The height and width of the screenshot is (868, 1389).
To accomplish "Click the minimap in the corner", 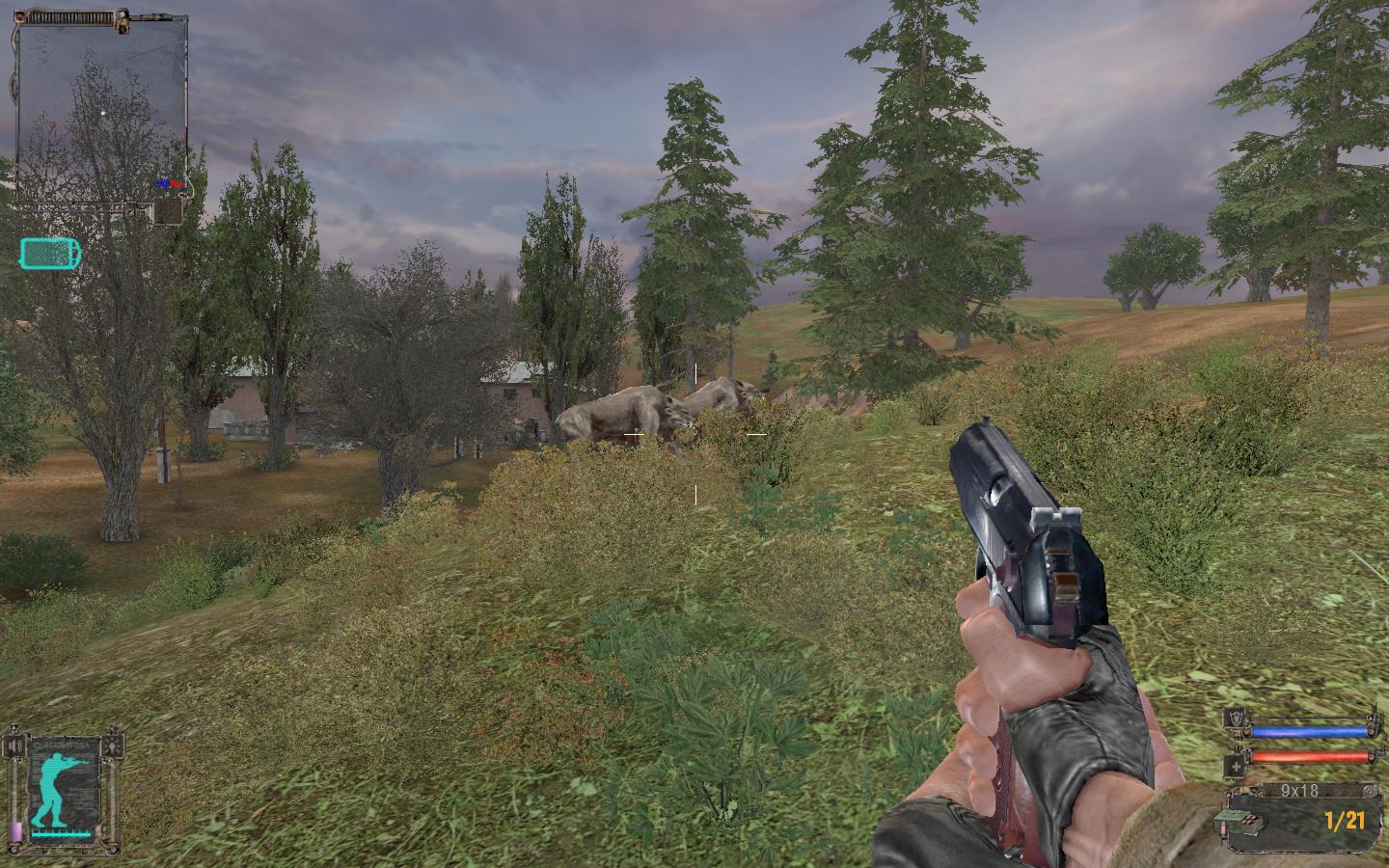I will click(x=101, y=109).
